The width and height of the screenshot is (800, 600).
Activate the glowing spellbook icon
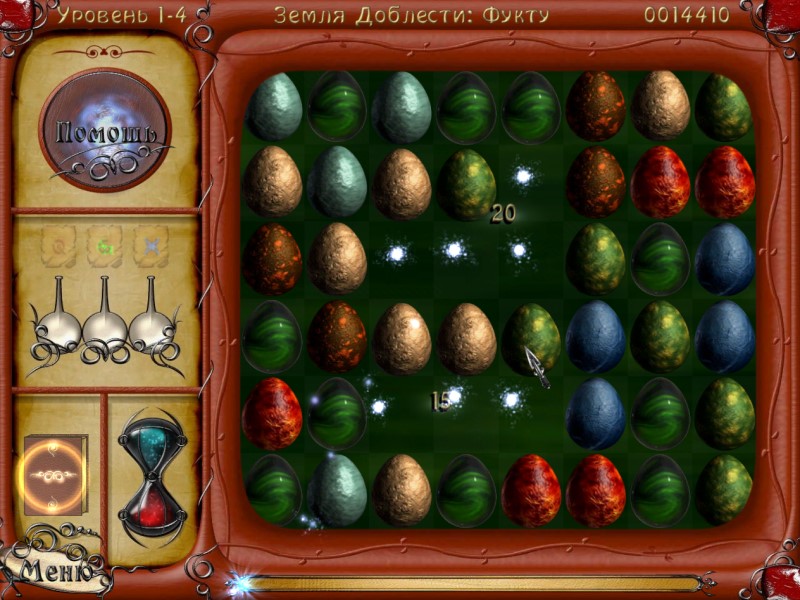click(x=54, y=474)
